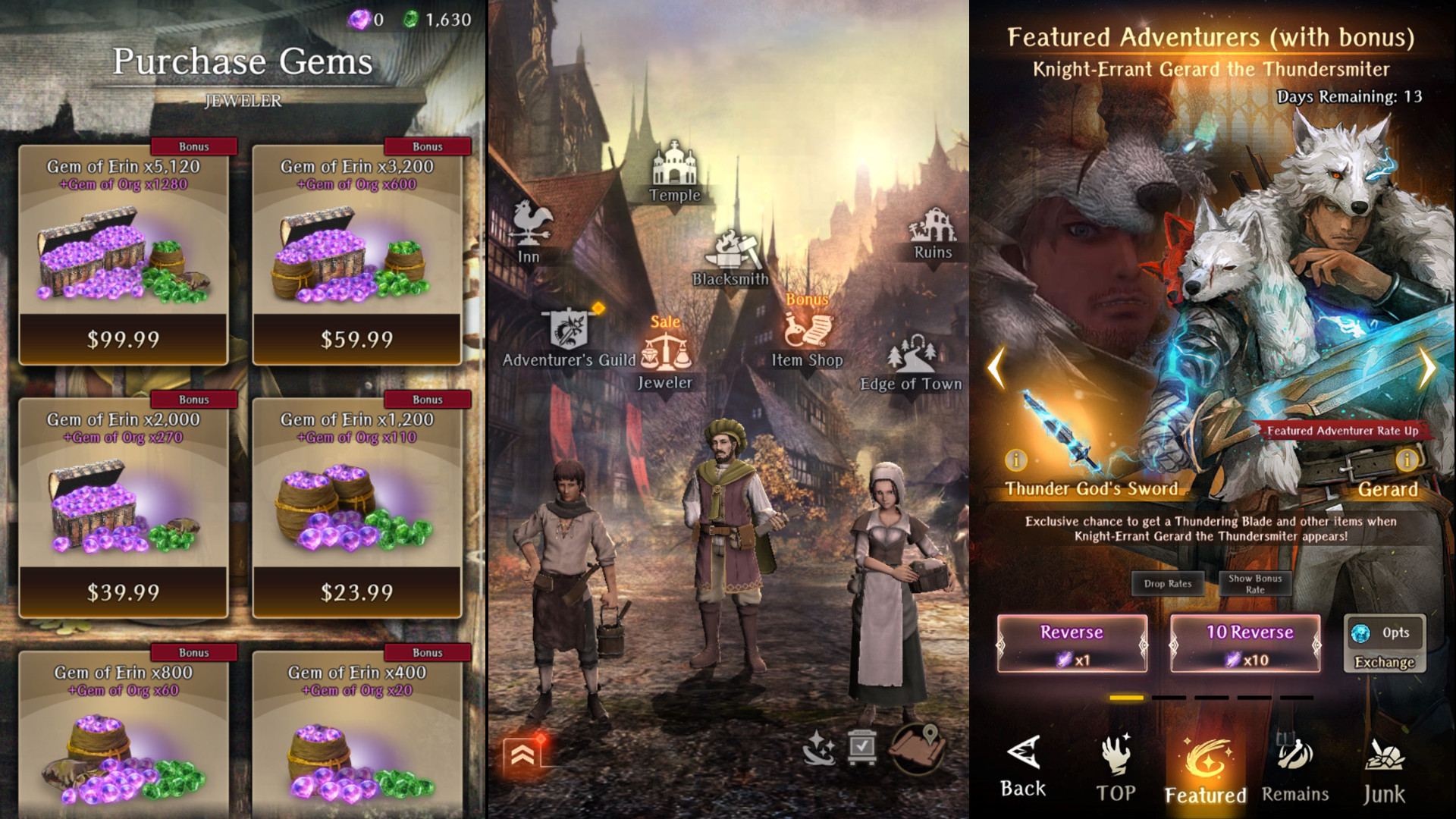
Task: Open the Adventurer's Guild
Action: pyautogui.click(x=569, y=339)
